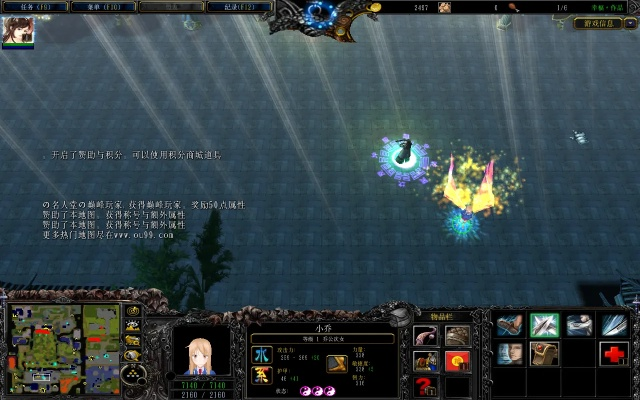Use the red banner inventory item

(457, 361)
